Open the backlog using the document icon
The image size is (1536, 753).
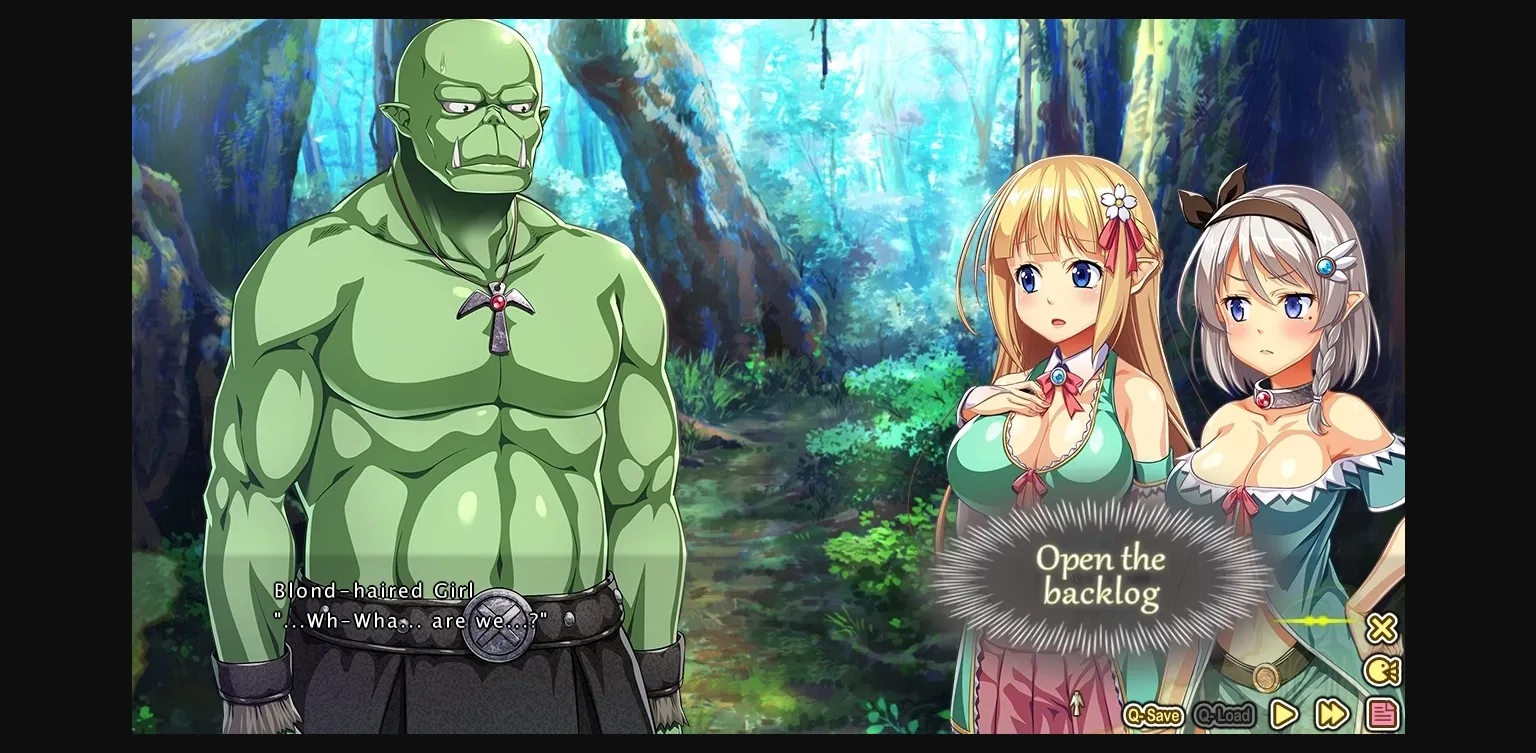click(1384, 716)
